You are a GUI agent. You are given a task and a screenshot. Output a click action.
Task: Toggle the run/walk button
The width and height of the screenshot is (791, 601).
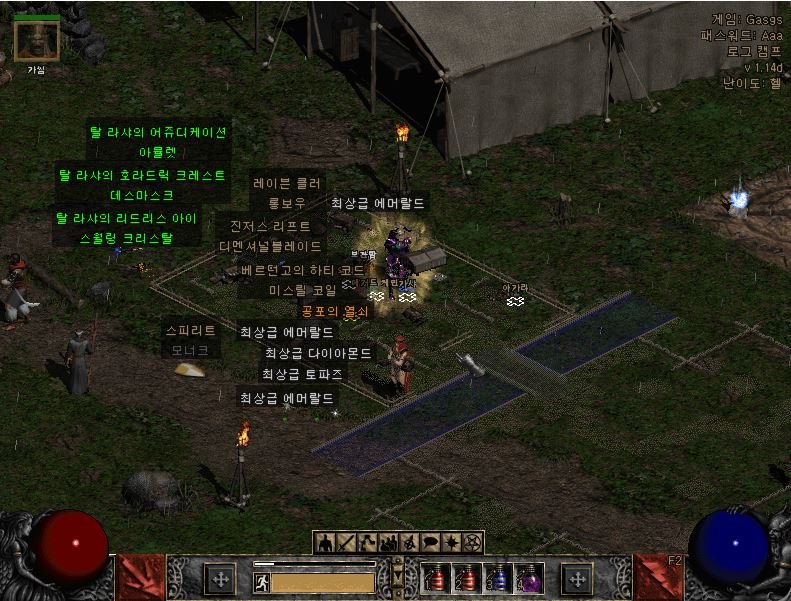[x=261, y=582]
